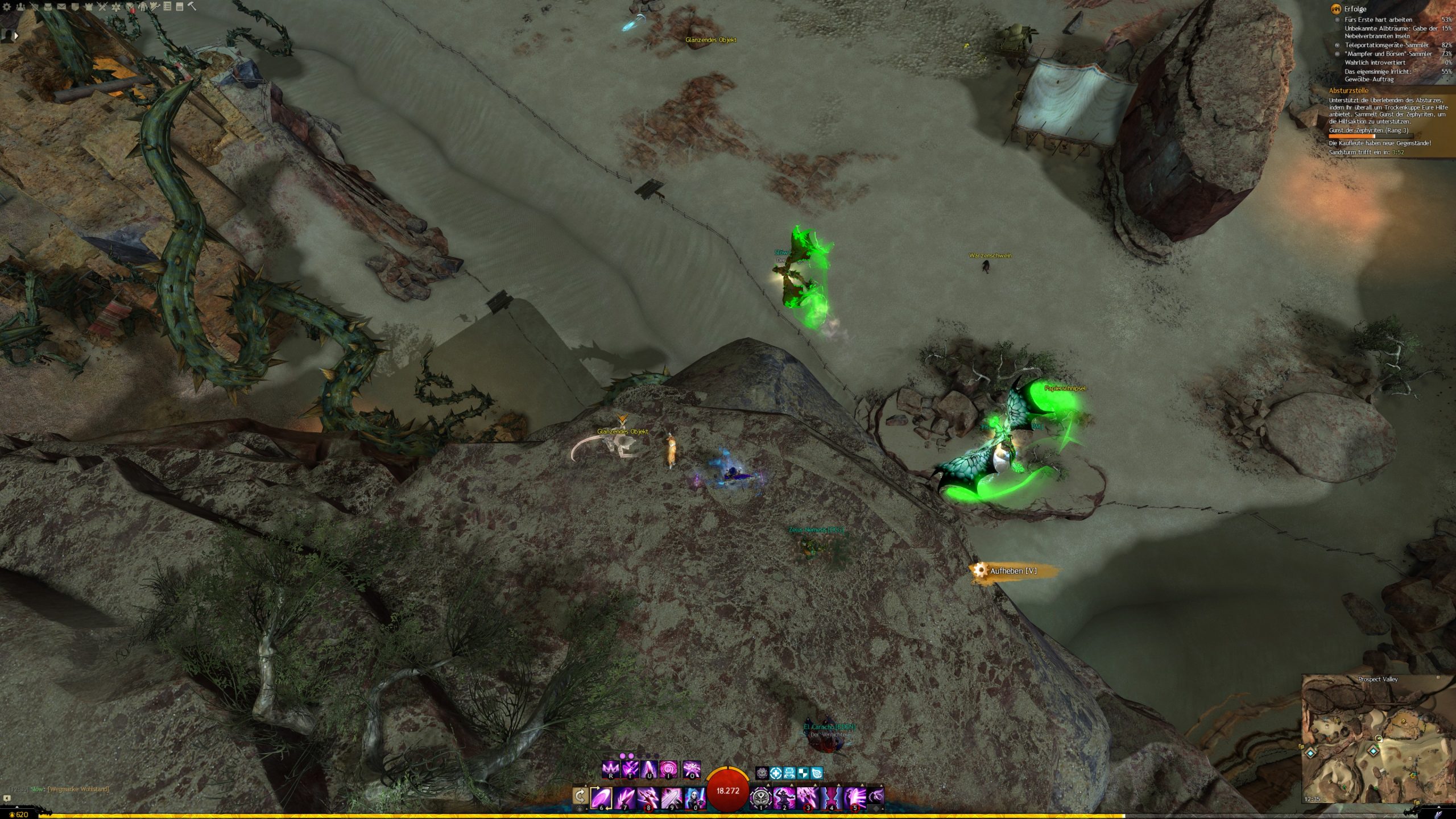Open the contacts and friends panel
Viewport: 1456px width, 819px height.
tap(20, 7)
